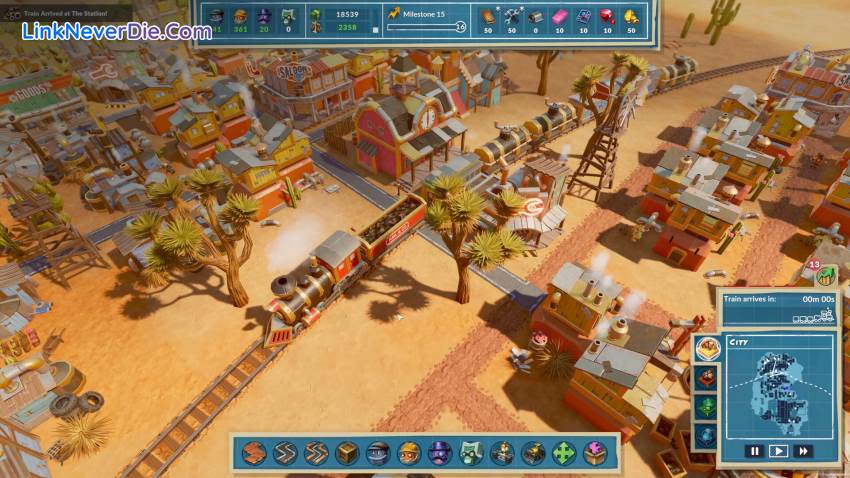850x478 pixels.
Task: Open the pink puzzle-piece box menu
Action: tap(595, 453)
